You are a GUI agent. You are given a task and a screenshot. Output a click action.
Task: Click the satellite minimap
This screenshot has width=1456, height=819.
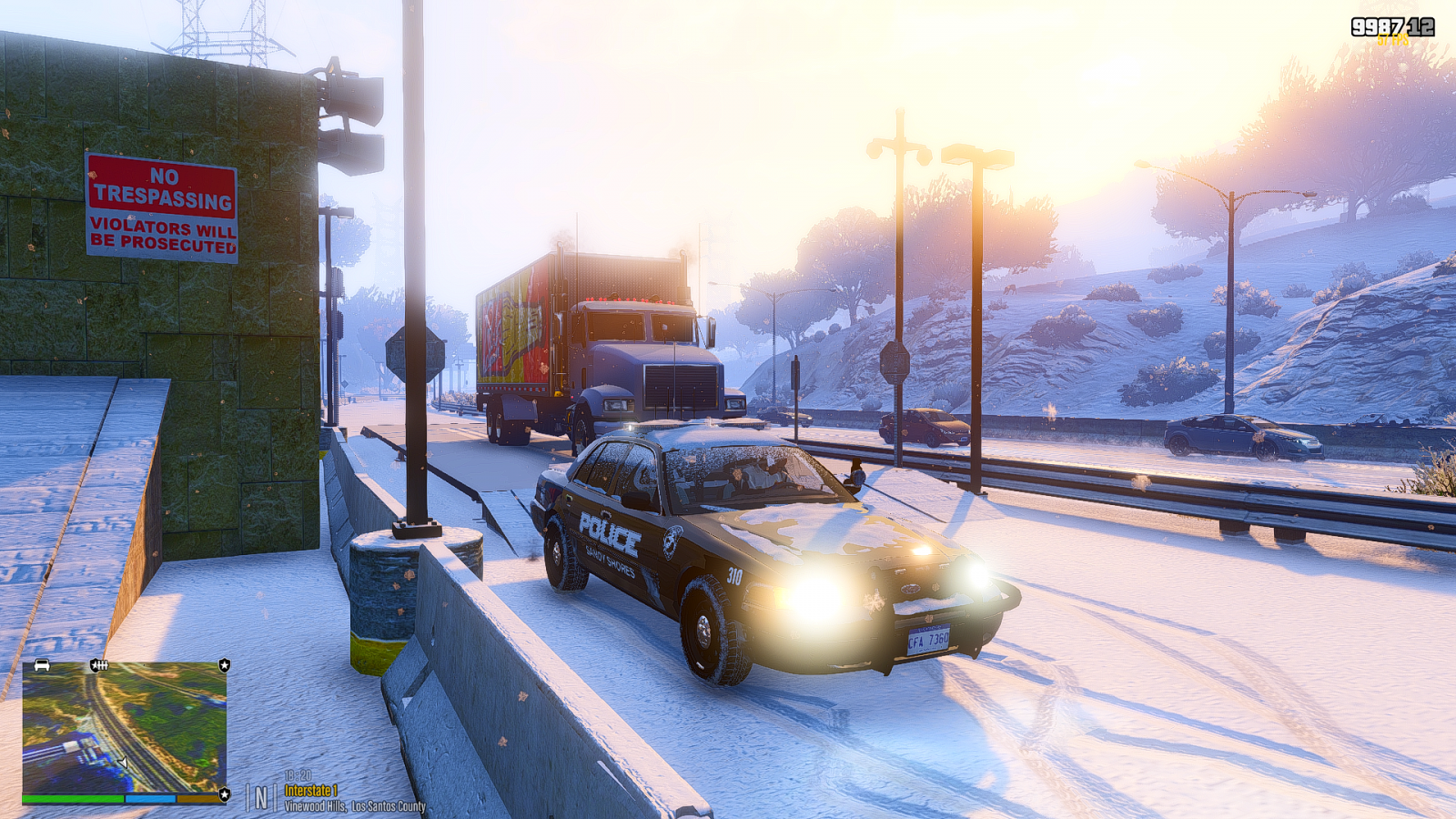tap(124, 728)
